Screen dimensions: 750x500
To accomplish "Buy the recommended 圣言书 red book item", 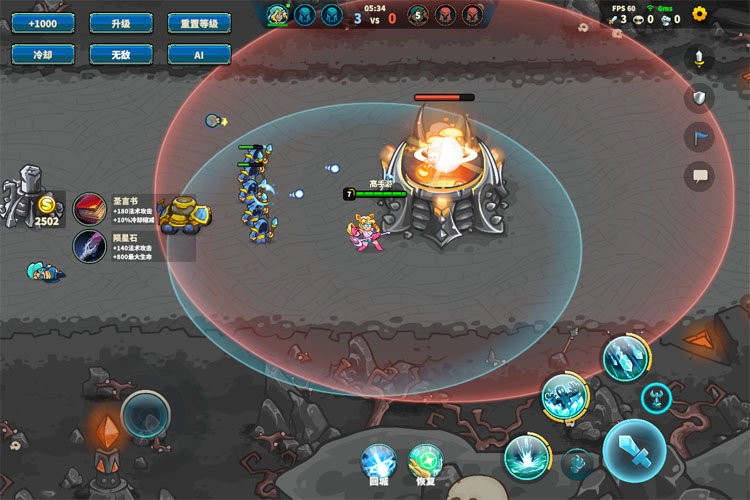I will (x=90, y=209).
